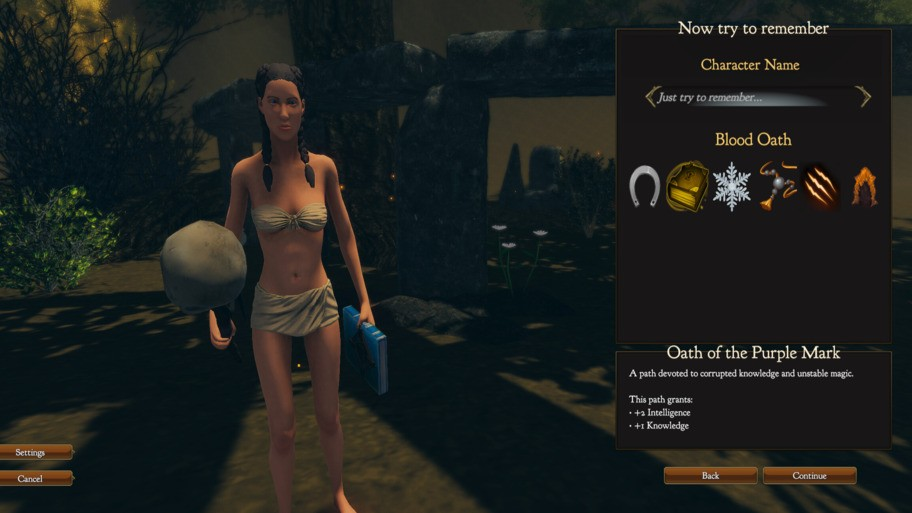Viewport: 912px width, 513px height.
Task: Select the flaming archway oath icon
Action: 865,187
